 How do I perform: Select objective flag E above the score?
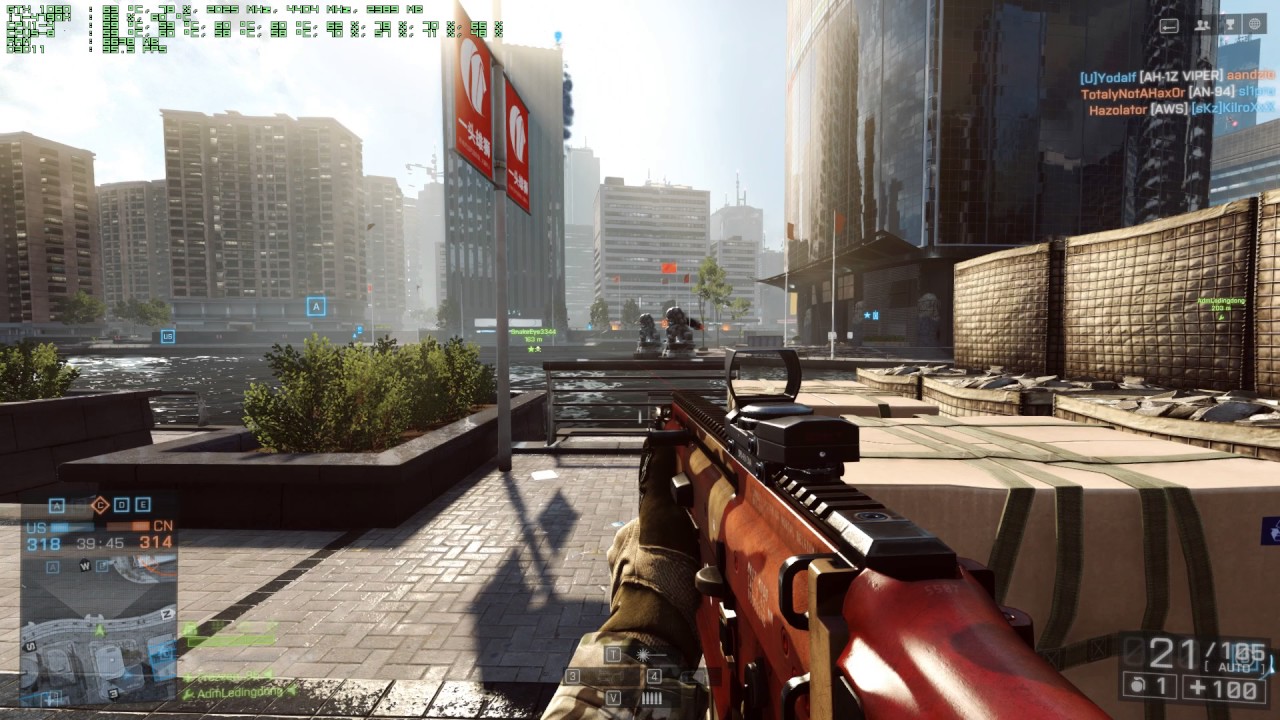pyautogui.click(x=143, y=505)
